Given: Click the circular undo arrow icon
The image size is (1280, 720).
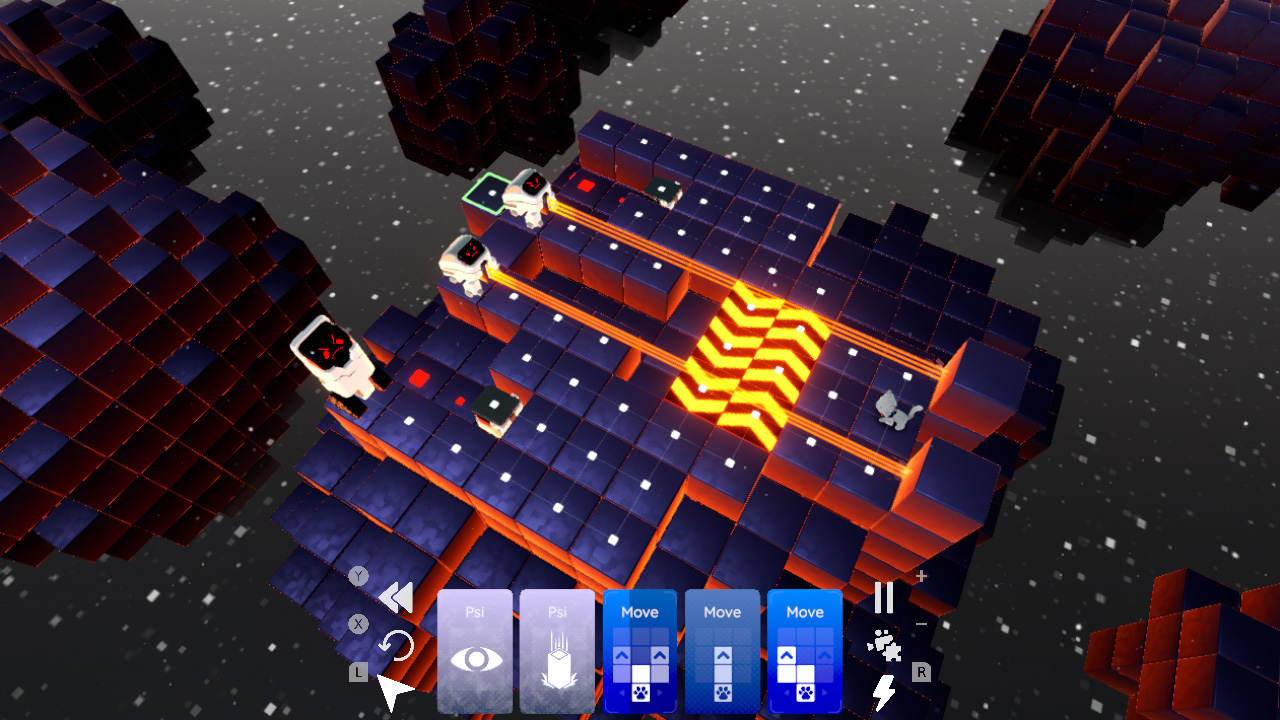Looking at the screenshot, I should tap(397, 645).
